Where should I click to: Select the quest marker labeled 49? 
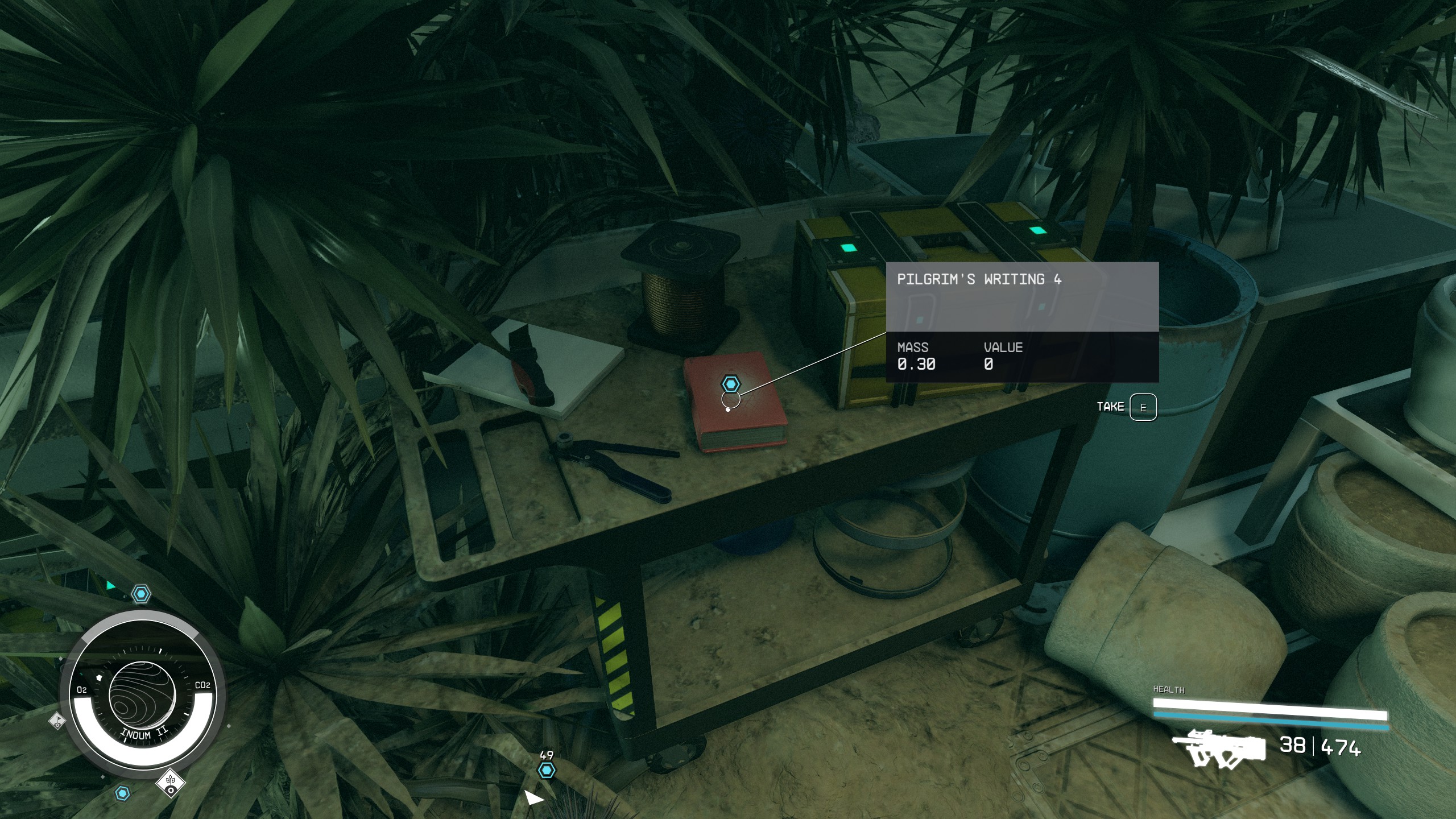point(547,770)
